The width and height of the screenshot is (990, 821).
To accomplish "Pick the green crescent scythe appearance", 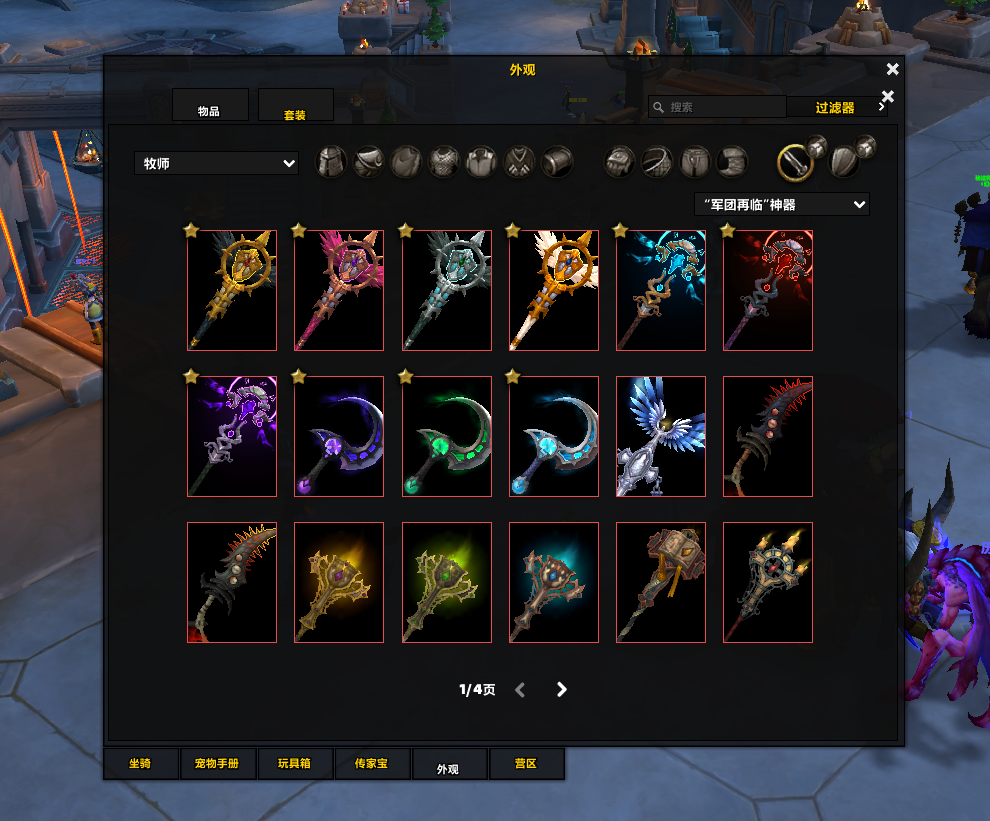I will pos(446,436).
